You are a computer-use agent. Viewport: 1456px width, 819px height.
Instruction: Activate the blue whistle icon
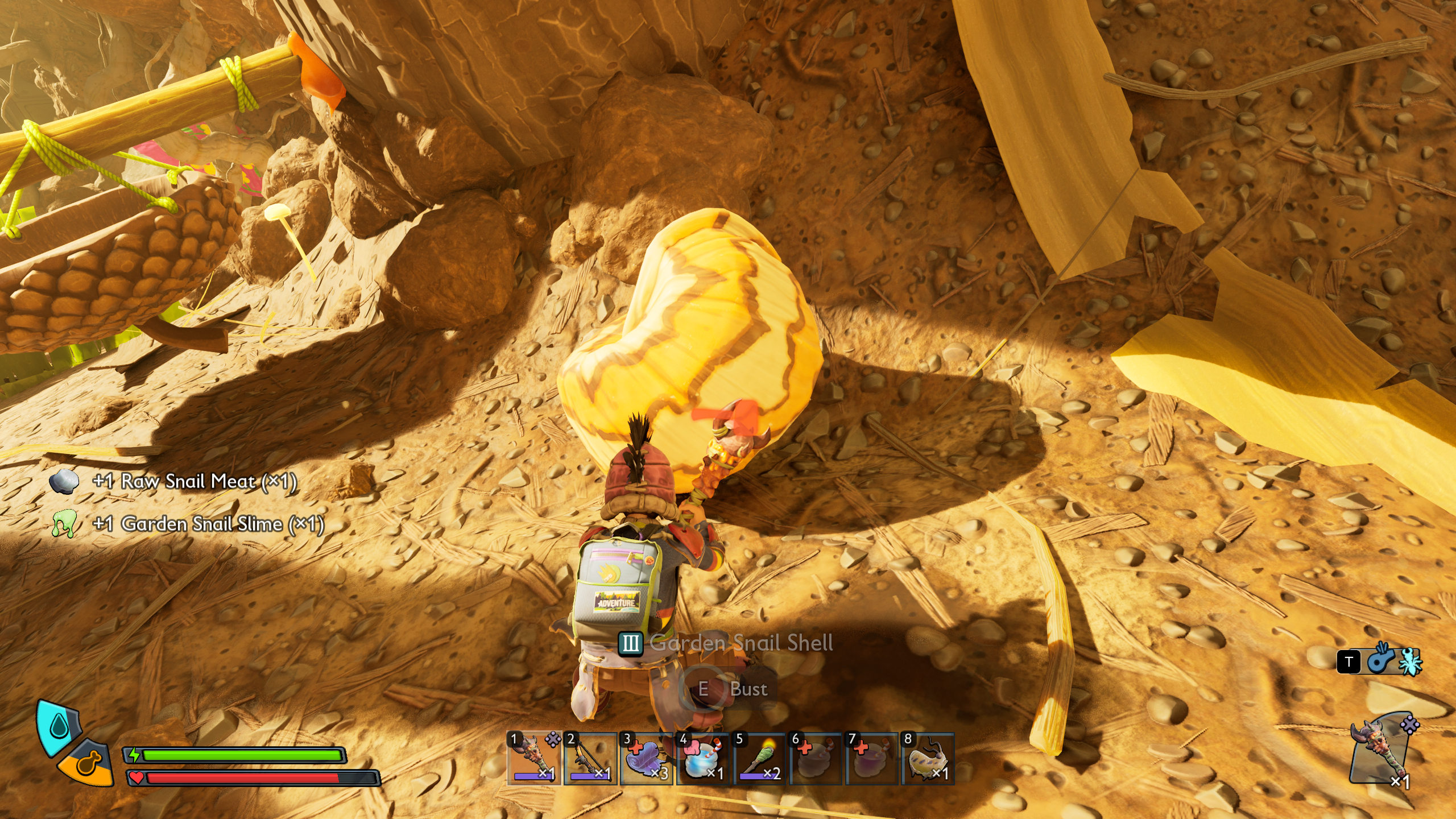pyautogui.click(x=1380, y=660)
